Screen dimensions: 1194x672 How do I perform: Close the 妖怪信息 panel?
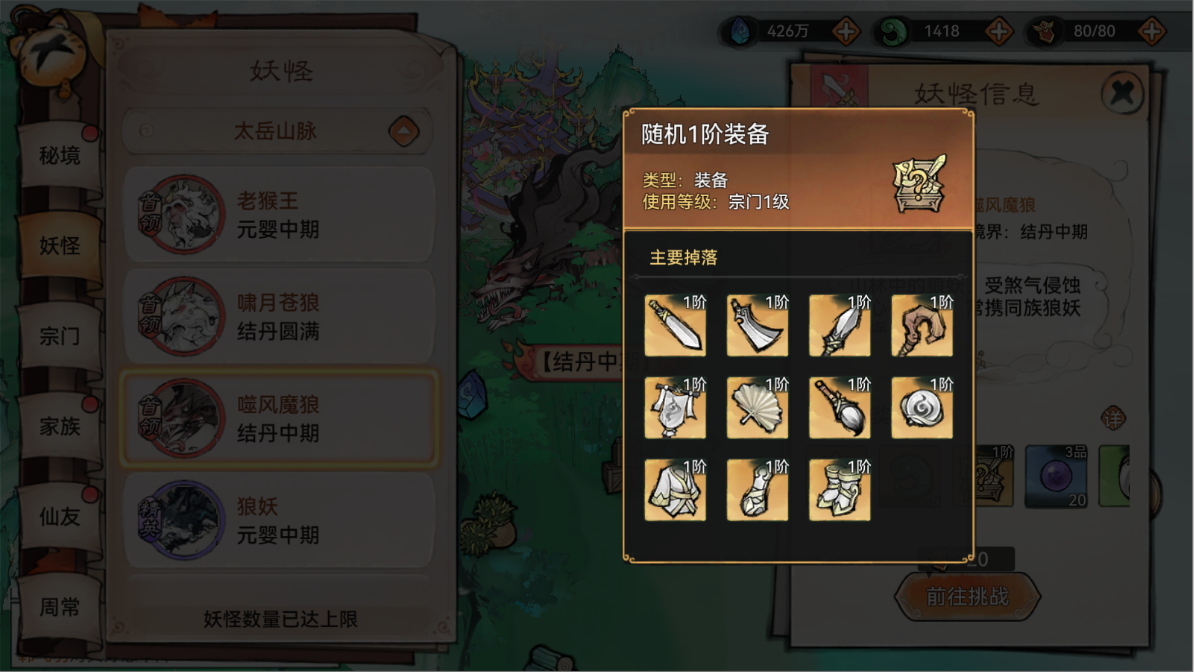point(1123,94)
